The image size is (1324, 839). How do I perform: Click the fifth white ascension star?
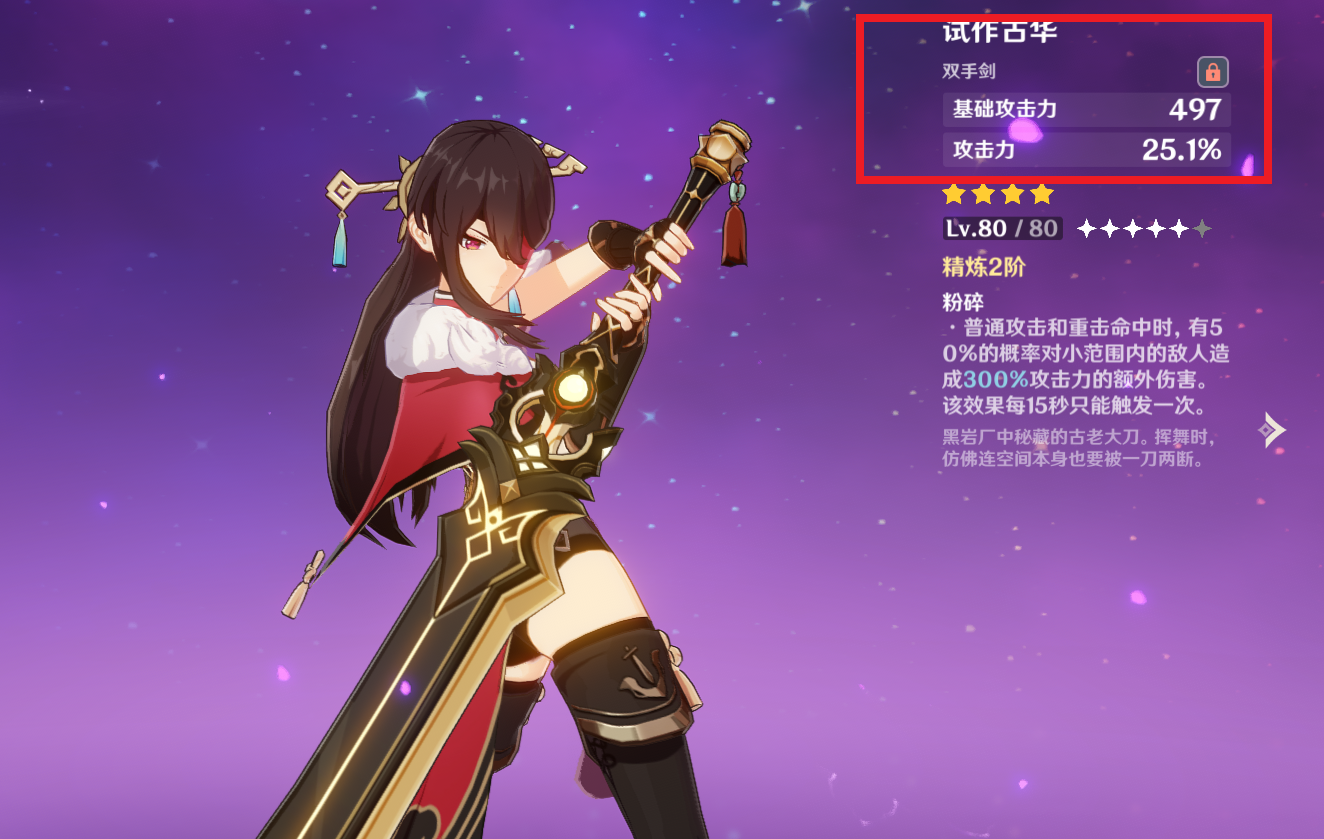click(x=1180, y=228)
